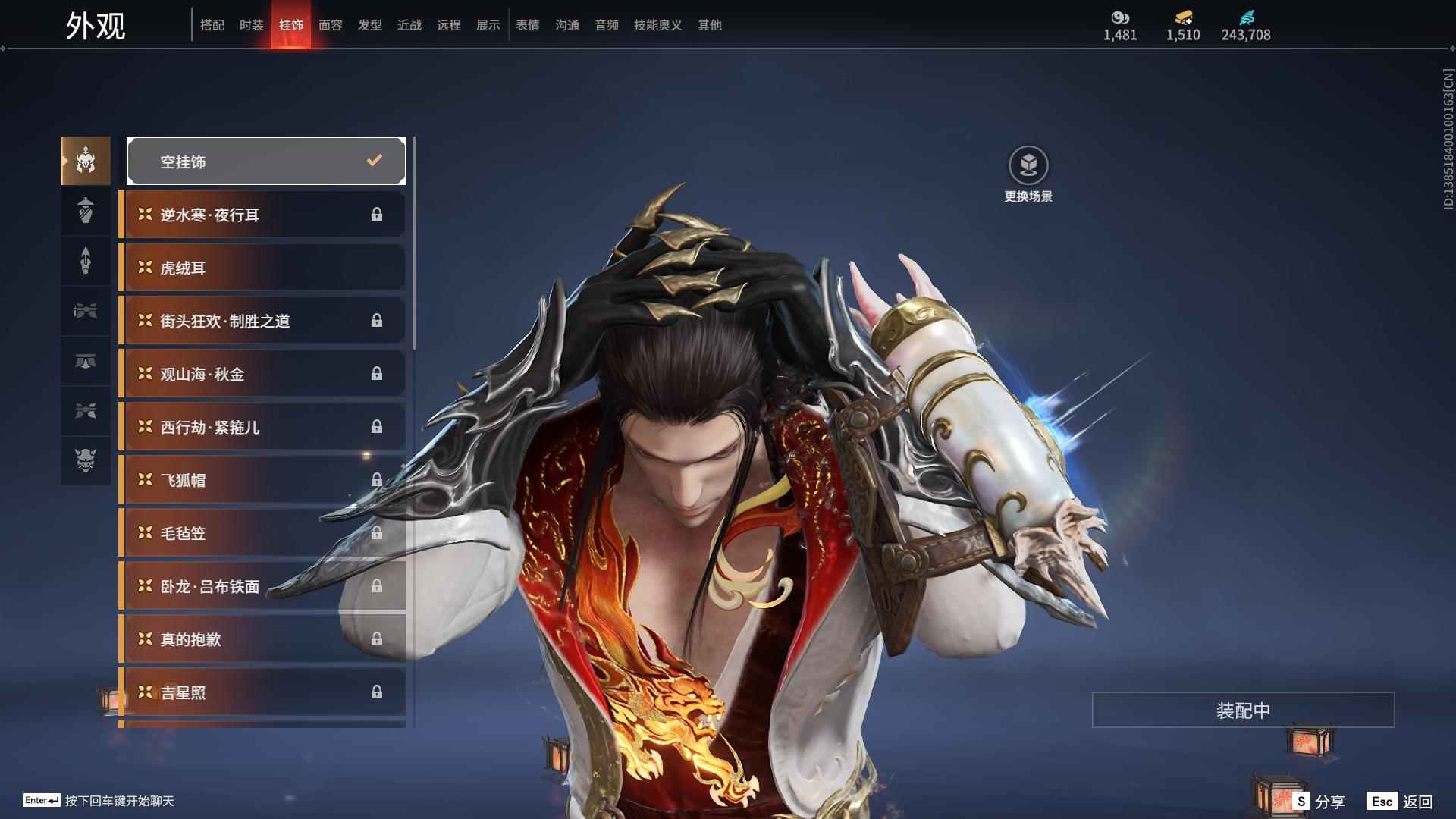Viewport: 1456px width, 819px height.
Task: Switch to the 时装 tab
Action: (251, 25)
